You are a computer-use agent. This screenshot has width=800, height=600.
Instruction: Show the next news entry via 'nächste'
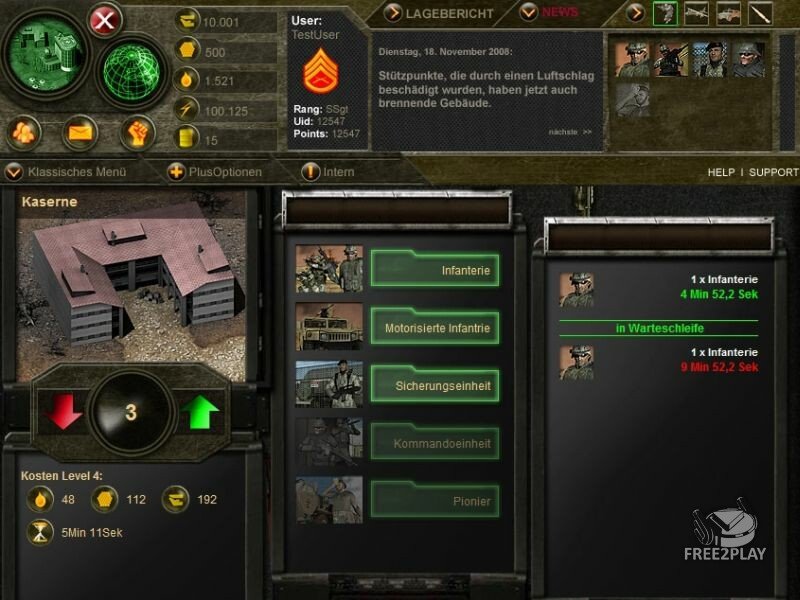pyautogui.click(x=570, y=132)
